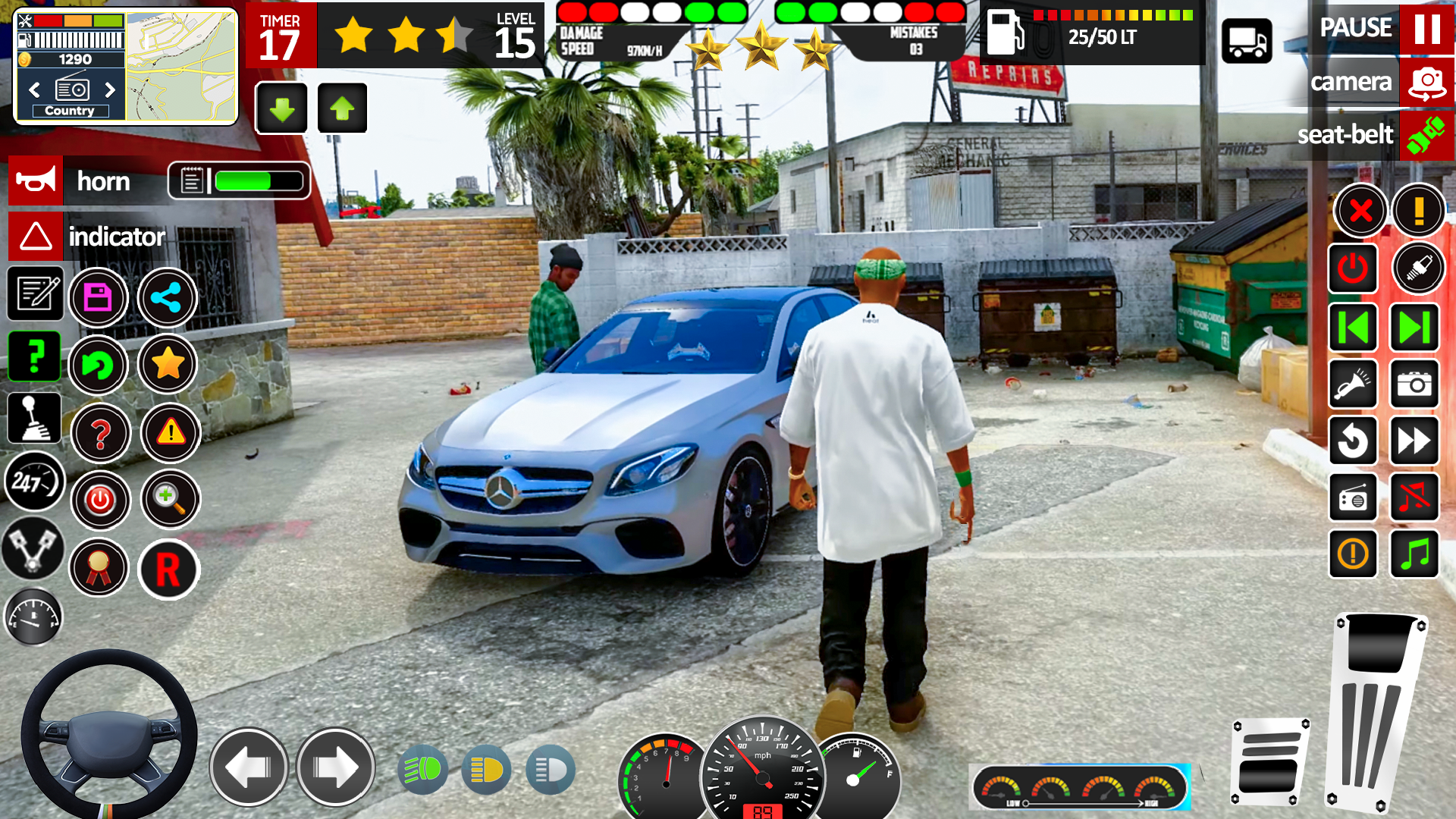Open the blue share icon
This screenshot has height=819, width=1456.
tap(167, 297)
